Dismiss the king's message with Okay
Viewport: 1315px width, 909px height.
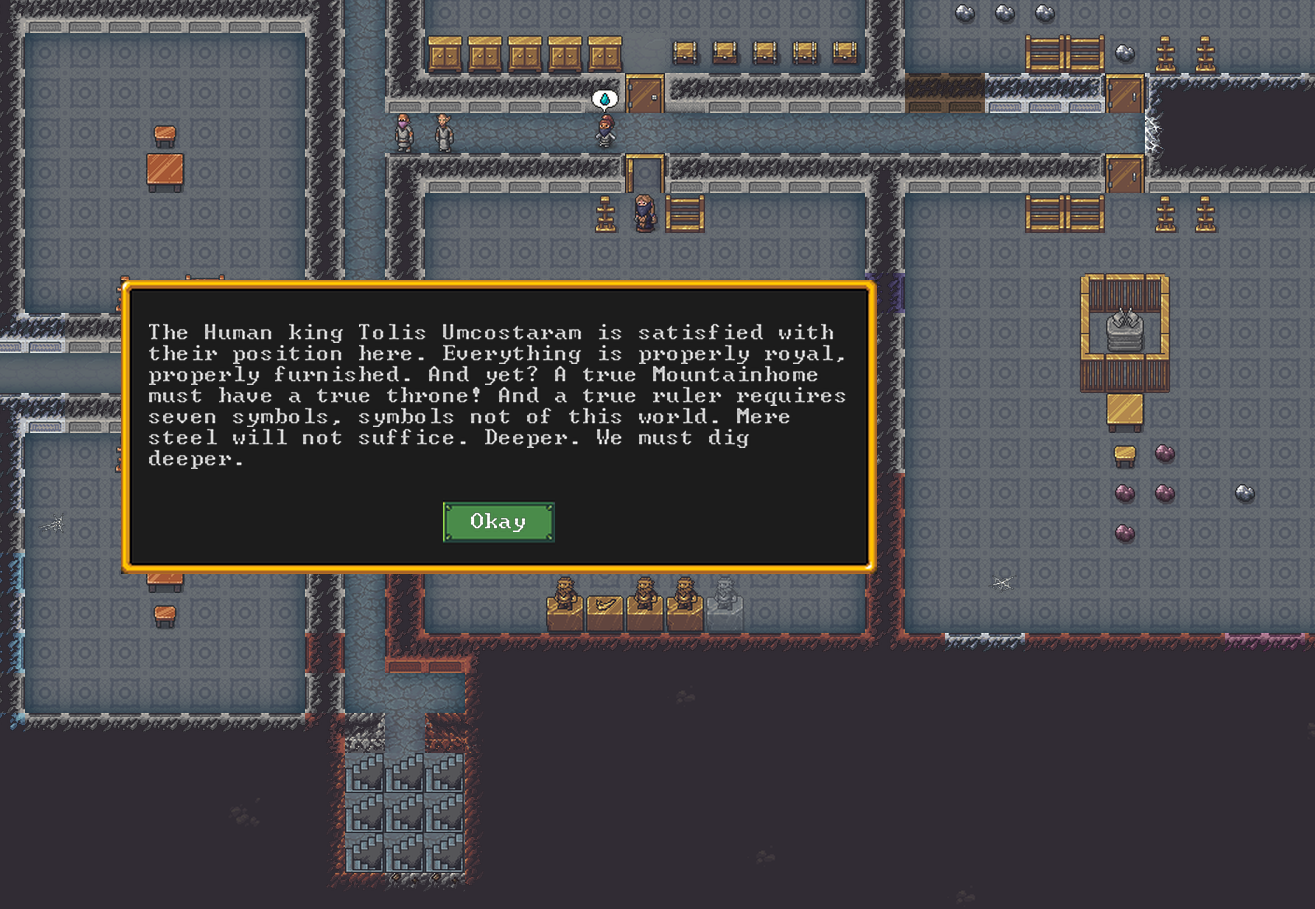click(498, 522)
